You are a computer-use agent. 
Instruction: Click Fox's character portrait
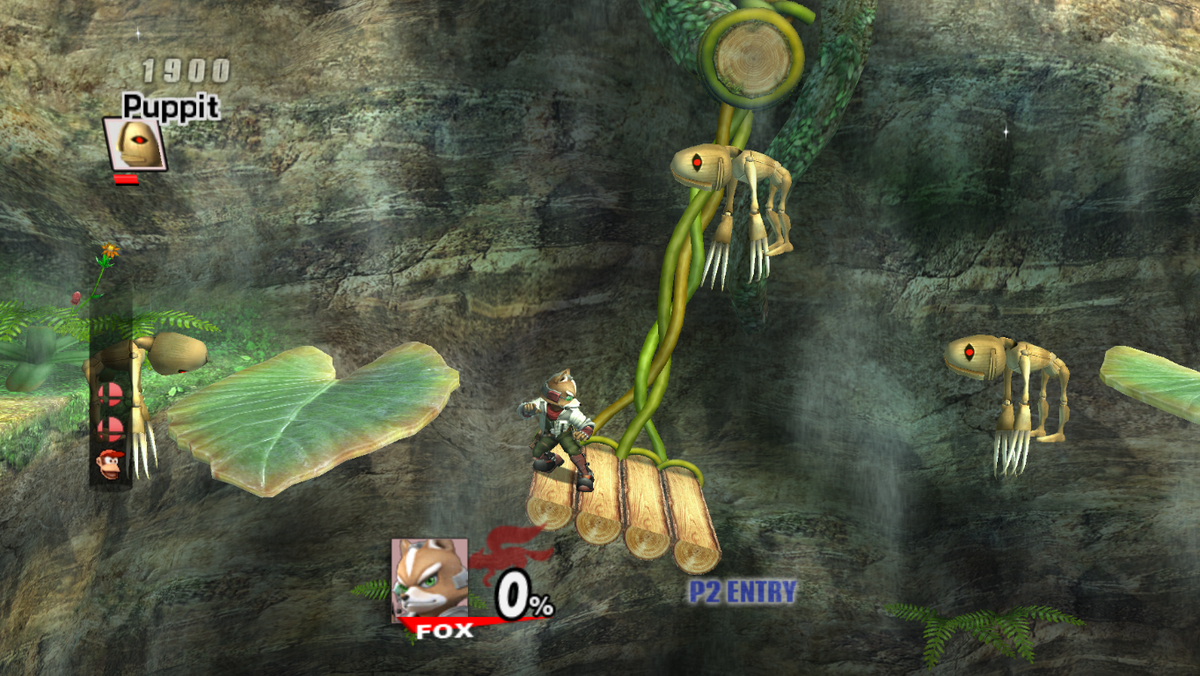pyautogui.click(x=429, y=580)
